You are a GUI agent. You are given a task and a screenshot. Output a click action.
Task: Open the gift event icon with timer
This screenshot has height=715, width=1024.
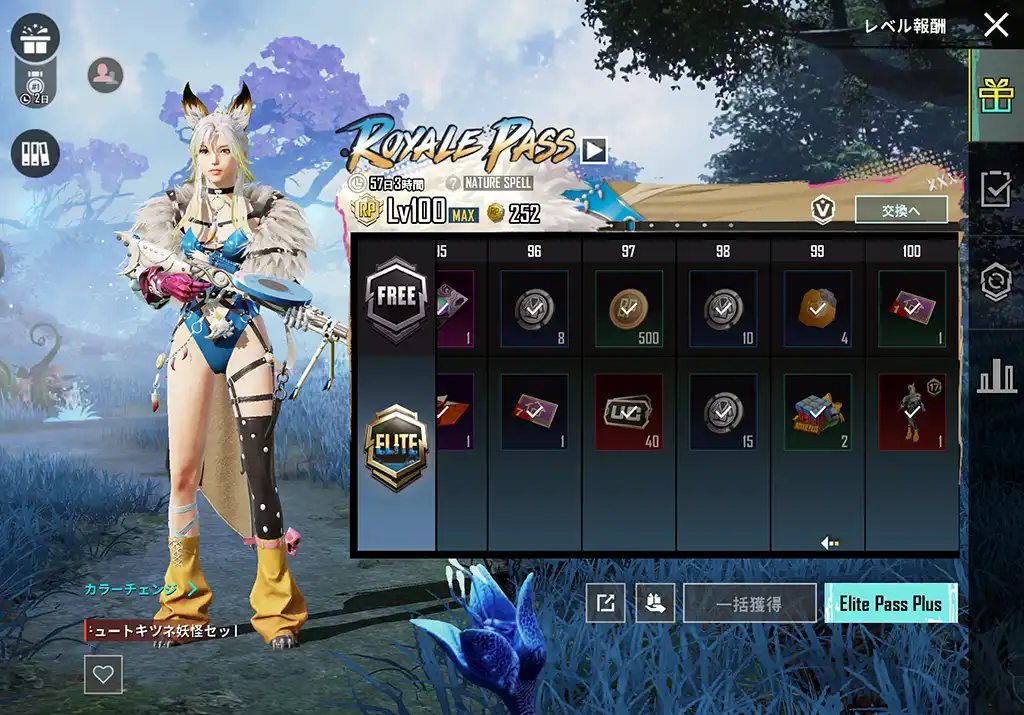coord(36,40)
